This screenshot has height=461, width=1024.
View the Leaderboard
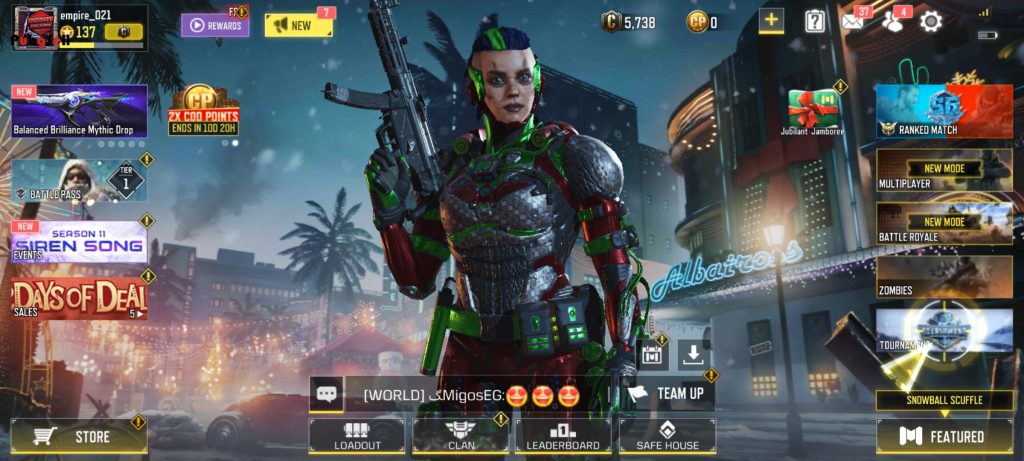pos(564,435)
